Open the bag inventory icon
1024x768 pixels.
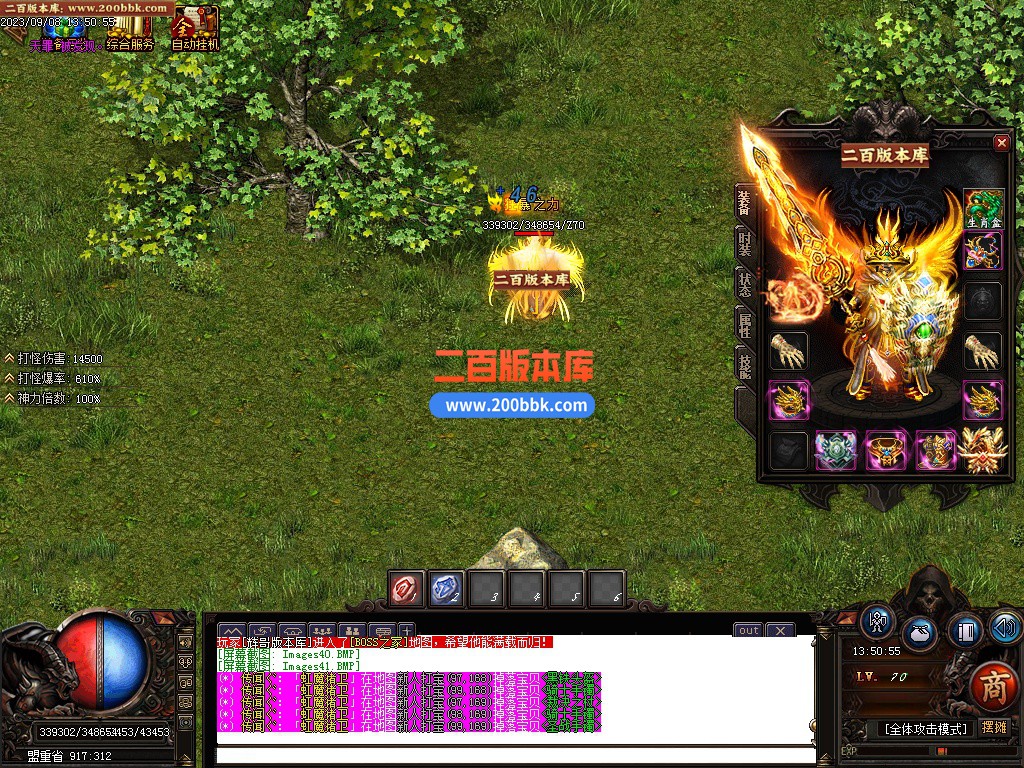coord(920,634)
